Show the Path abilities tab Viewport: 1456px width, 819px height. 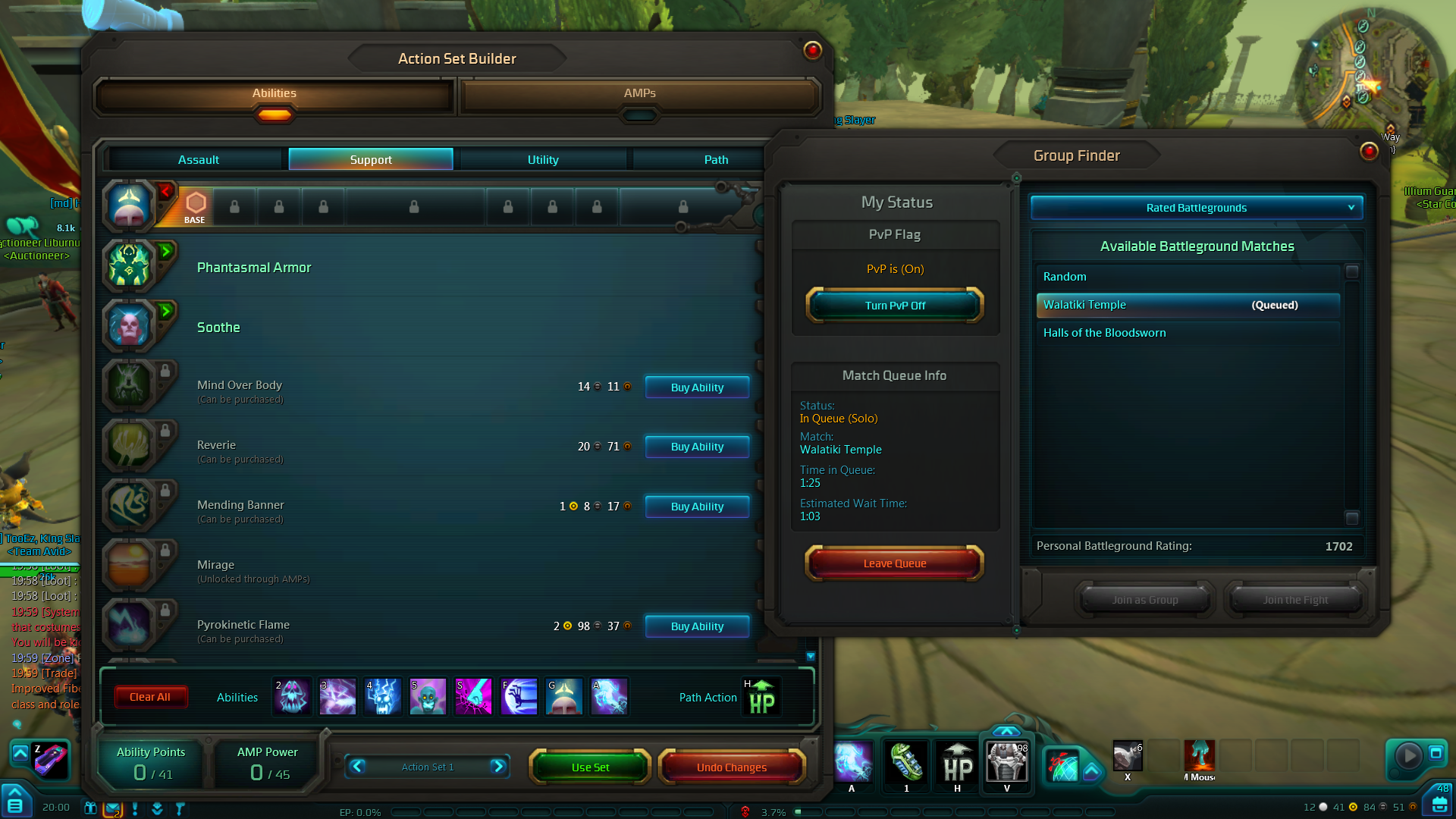point(715,159)
